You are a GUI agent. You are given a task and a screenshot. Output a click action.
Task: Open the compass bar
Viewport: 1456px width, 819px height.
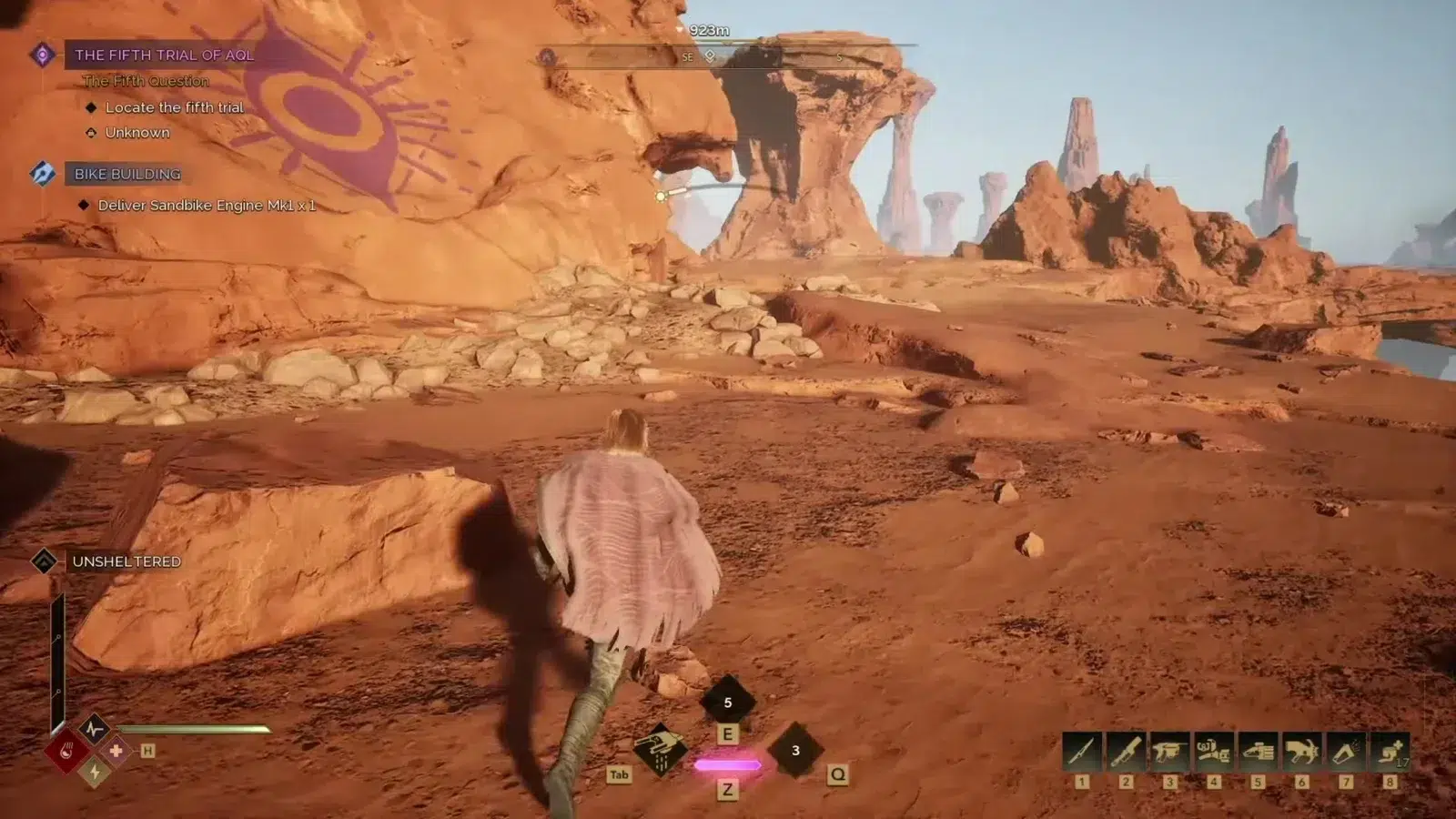pyautogui.click(x=728, y=56)
